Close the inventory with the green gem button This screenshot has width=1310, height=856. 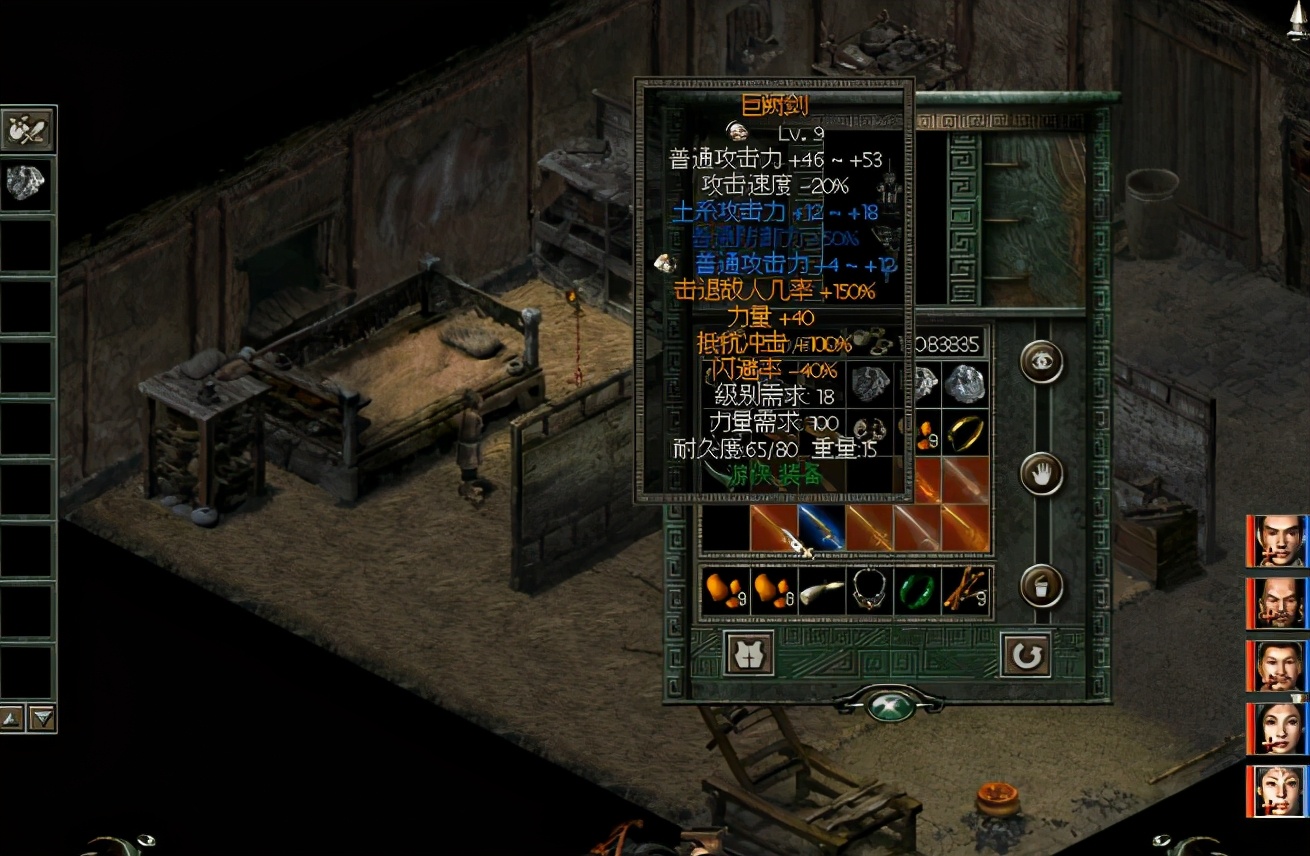click(x=889, y=705)
